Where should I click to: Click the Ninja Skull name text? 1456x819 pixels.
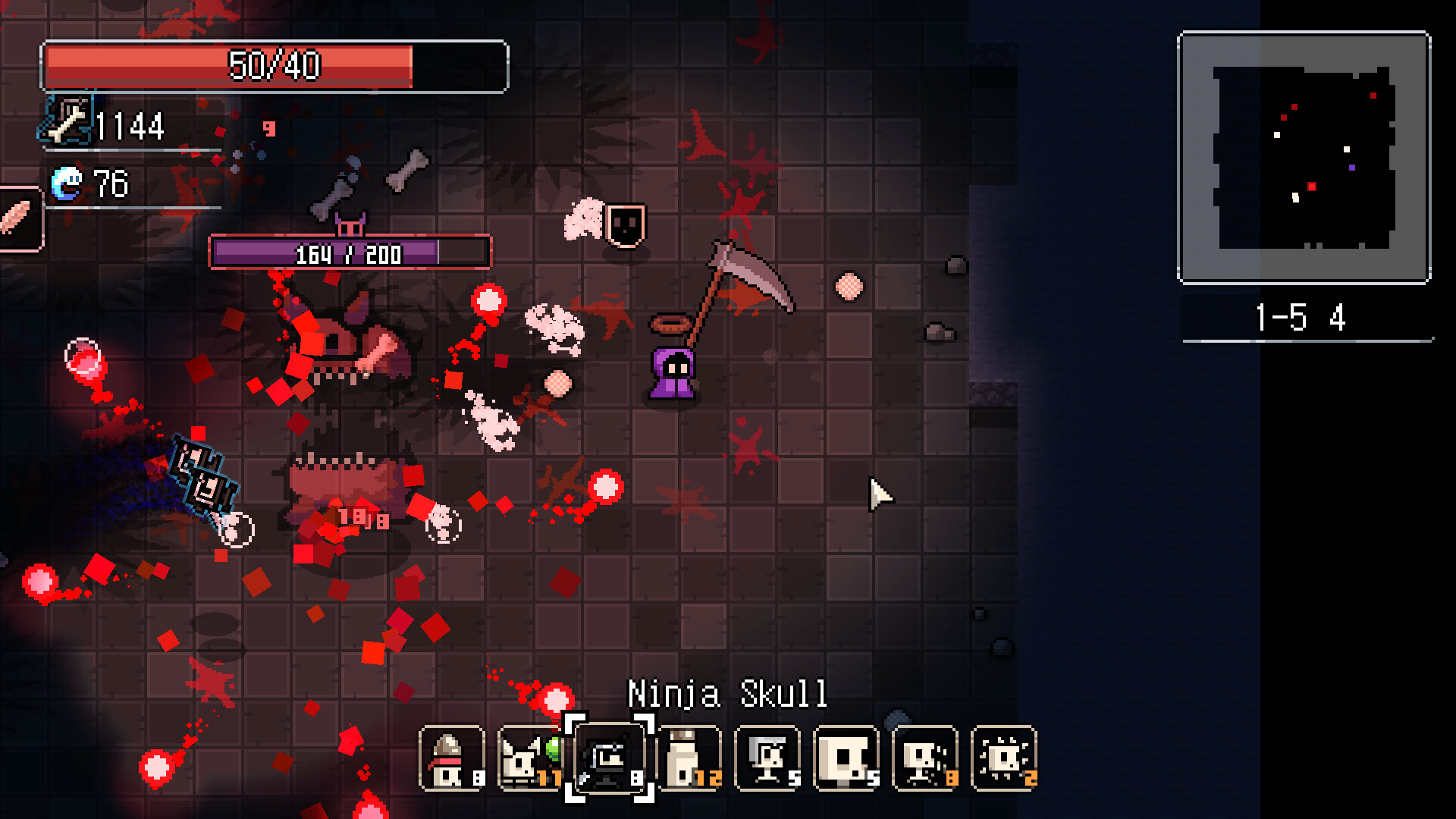pos(728,691)
